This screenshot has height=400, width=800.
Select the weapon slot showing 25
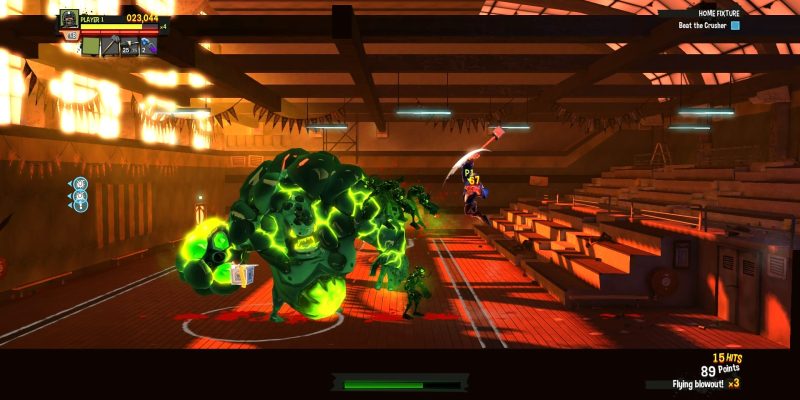click(129, 45)
